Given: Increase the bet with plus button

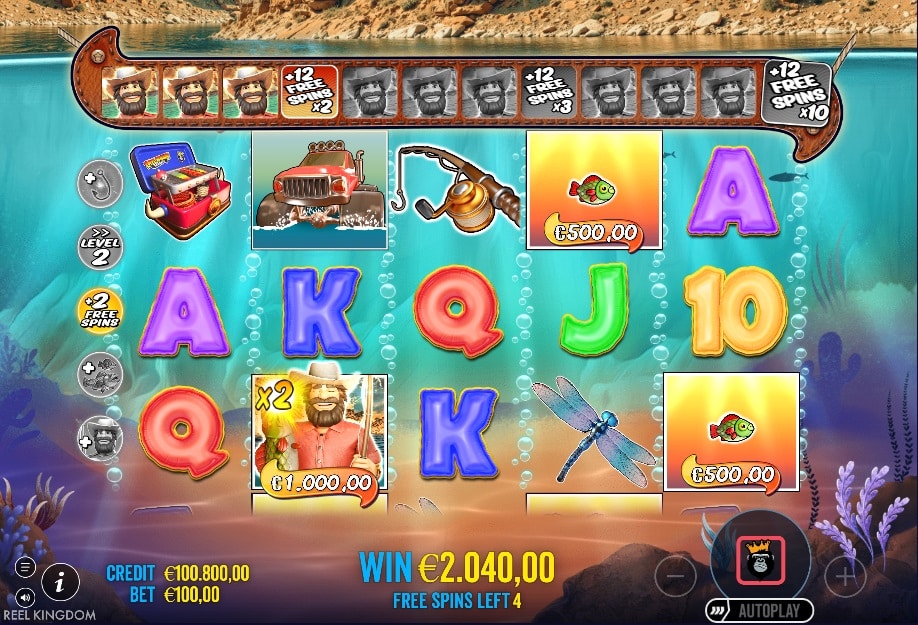Looking at the screenshot, I should [x=846, y=576].
